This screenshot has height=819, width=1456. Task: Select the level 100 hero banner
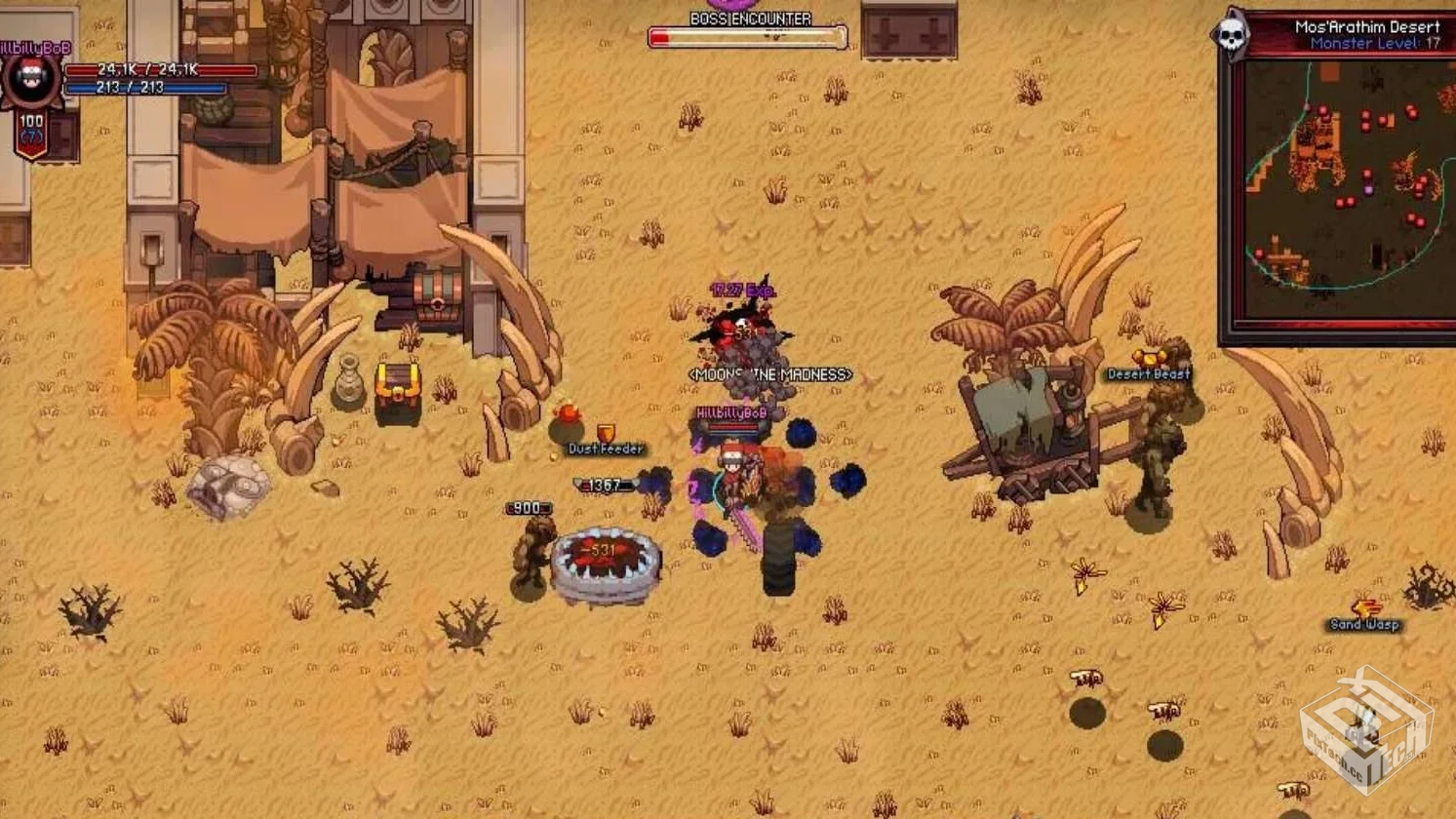pyautogui.click(x=31, y=135)
